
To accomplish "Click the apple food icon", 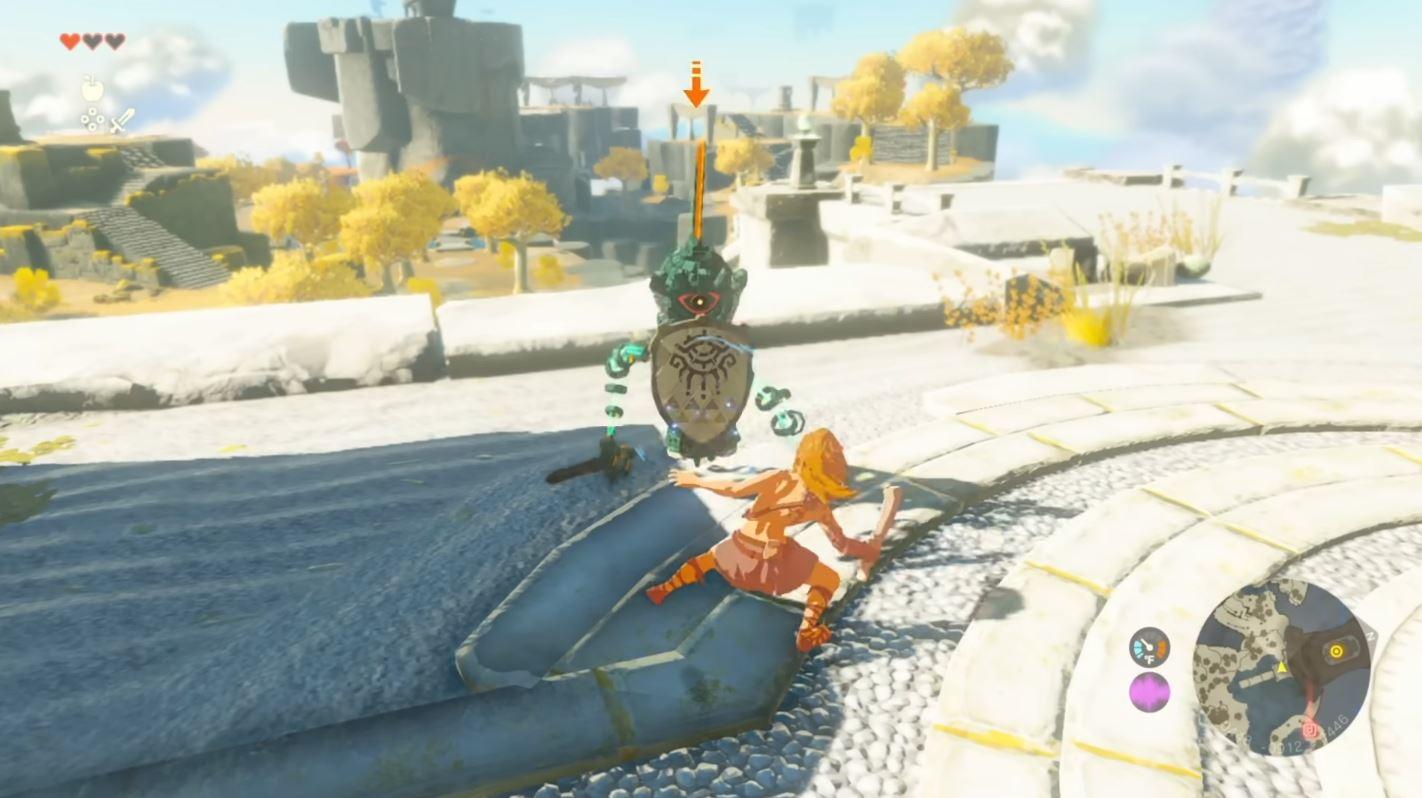I will (x=91, y=88).
